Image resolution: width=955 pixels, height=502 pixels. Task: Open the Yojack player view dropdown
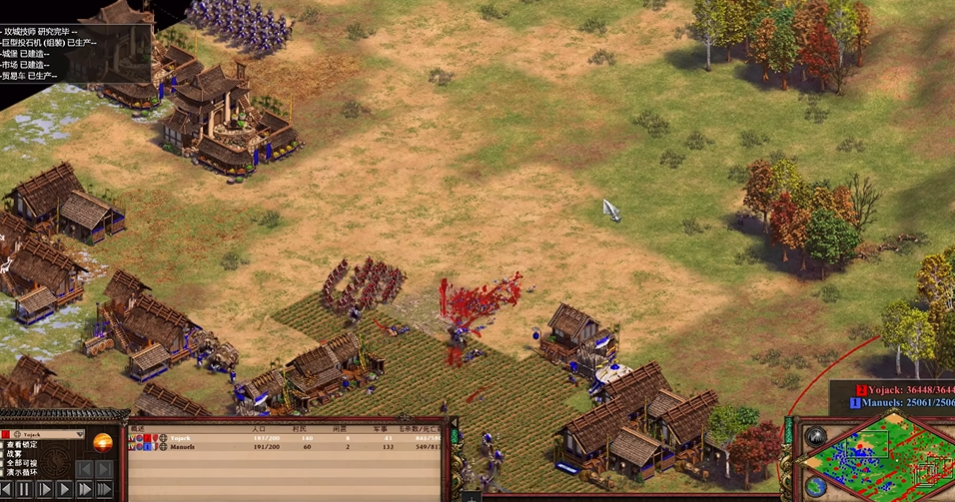pyautogui.click(x=81, y=435)
